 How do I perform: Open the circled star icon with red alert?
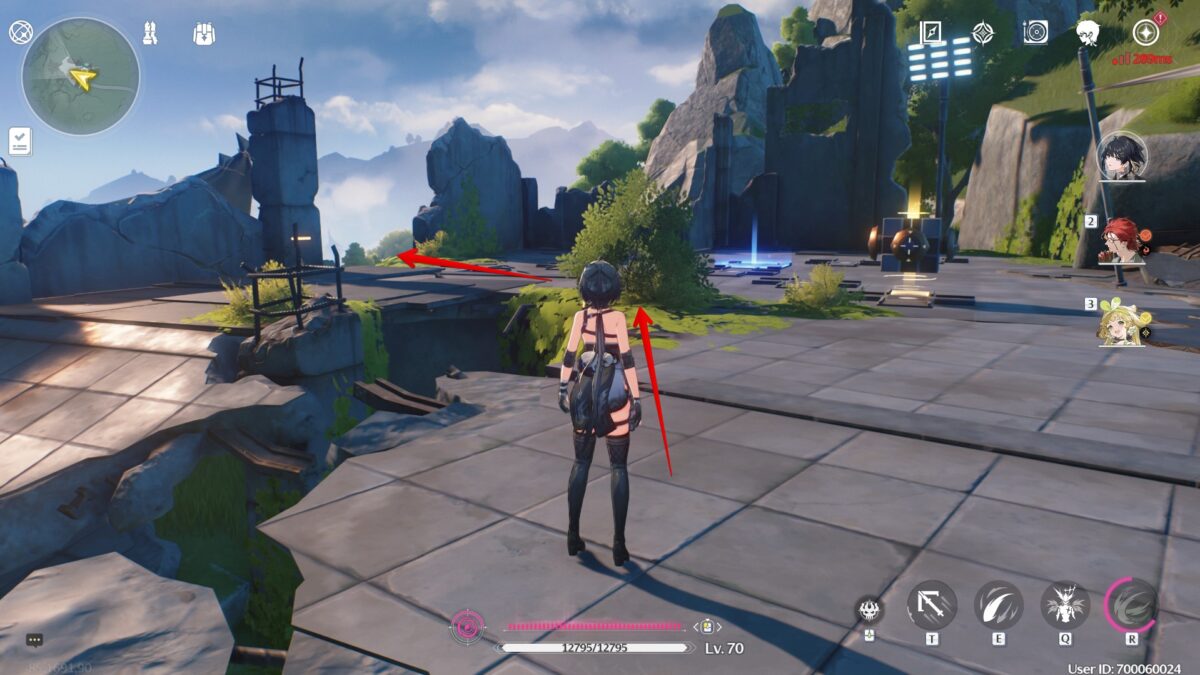click(1145, 32)
